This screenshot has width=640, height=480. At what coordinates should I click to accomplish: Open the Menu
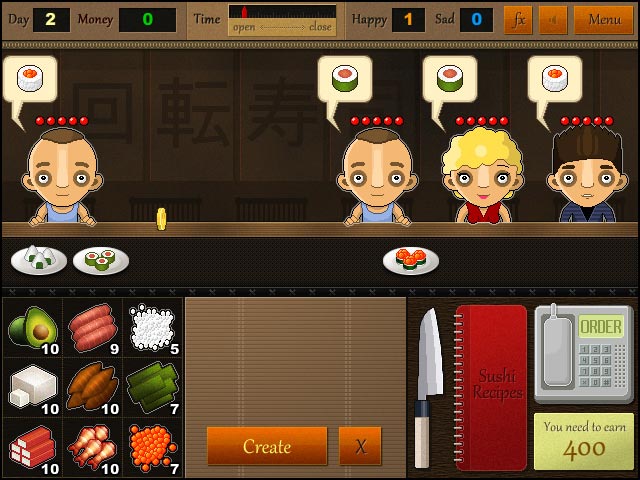(x=604, y=19)
